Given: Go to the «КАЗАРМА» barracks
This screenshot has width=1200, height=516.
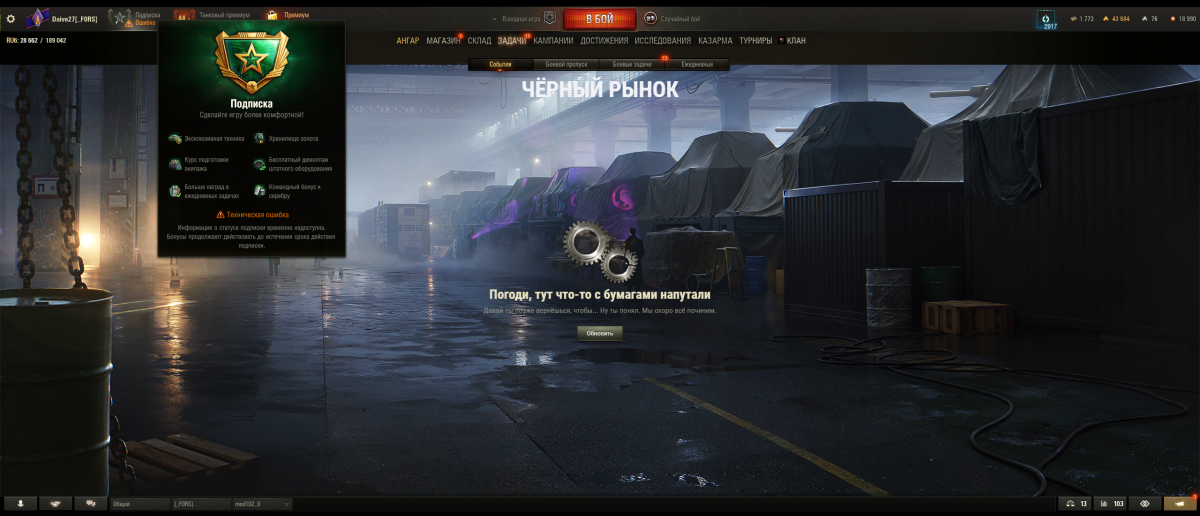Looking at the screenshot, I should coord(715,41).
